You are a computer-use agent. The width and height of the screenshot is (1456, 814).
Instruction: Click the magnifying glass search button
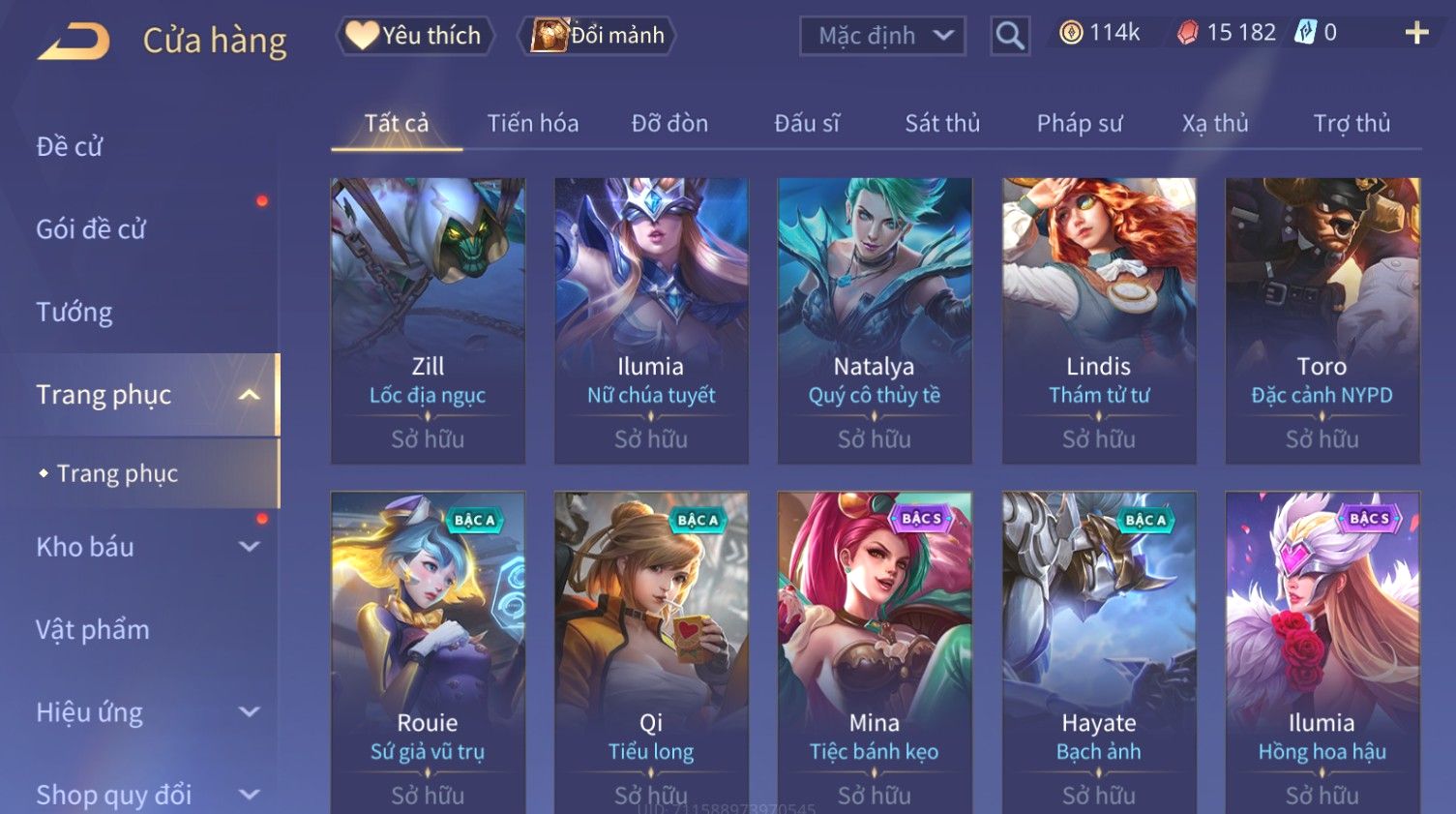tap(1009, 37)
